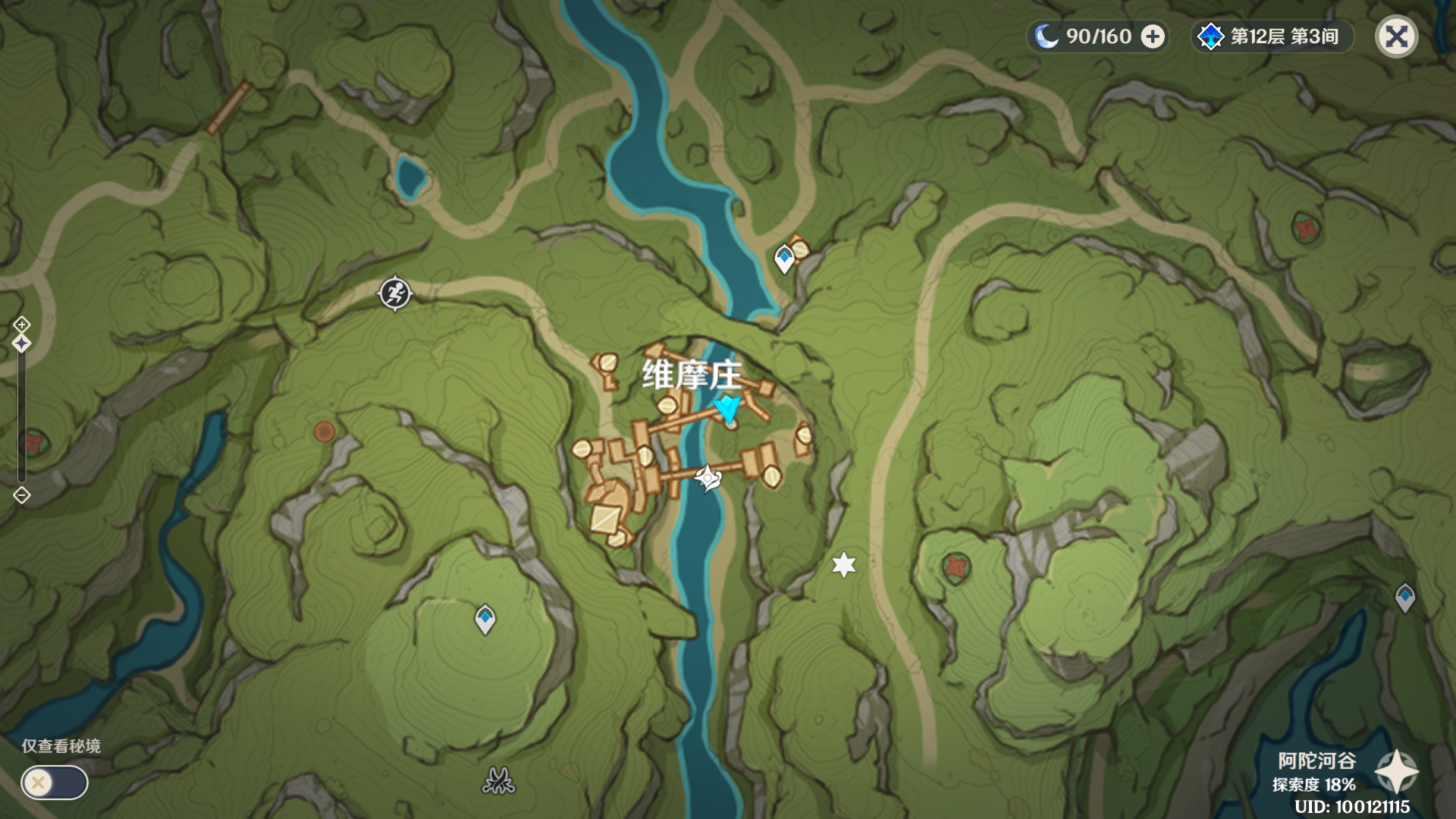
Task: Zoom in the map with plus
Action: pos(21,325)
